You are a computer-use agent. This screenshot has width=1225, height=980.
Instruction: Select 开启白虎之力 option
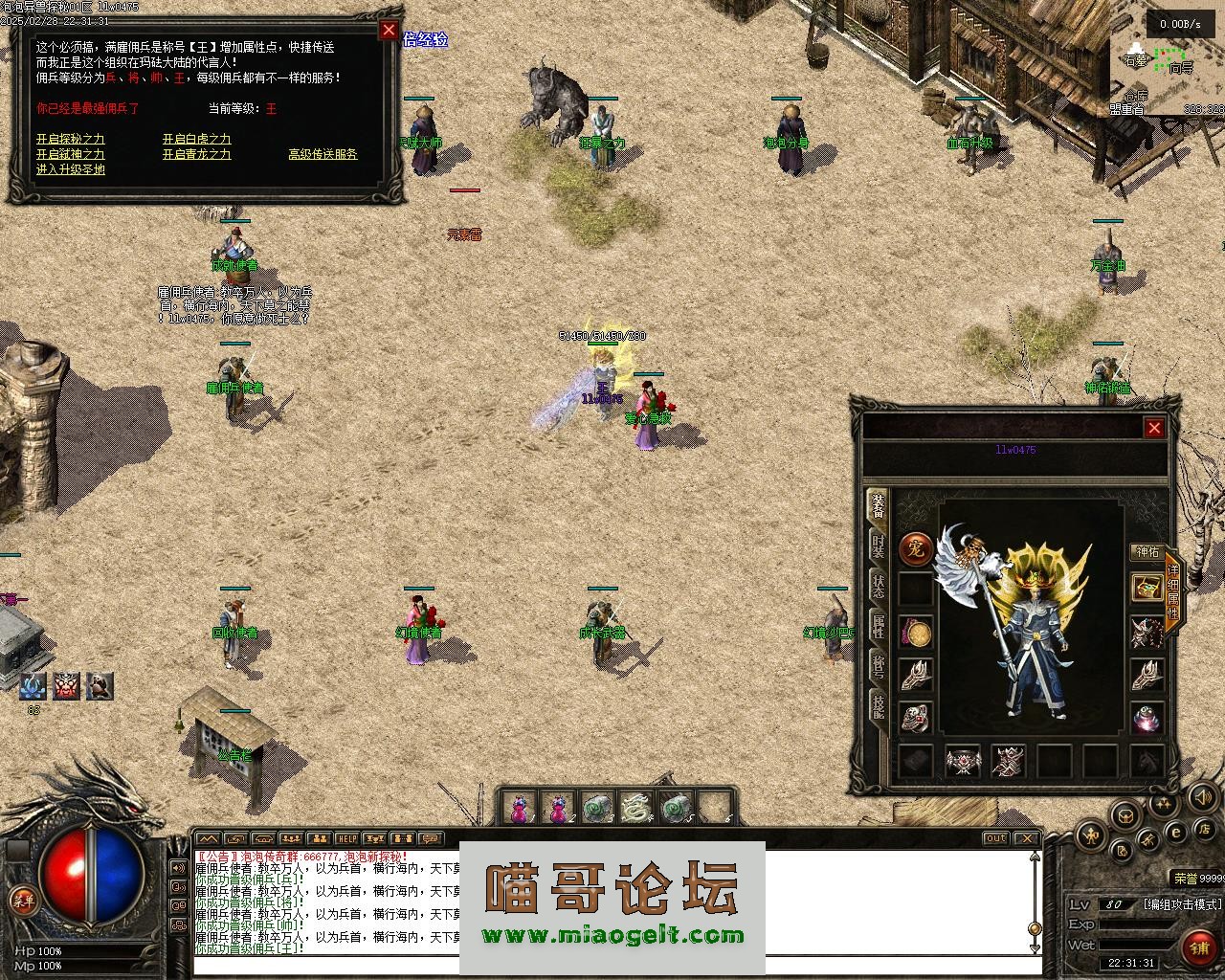coord(196,139)
